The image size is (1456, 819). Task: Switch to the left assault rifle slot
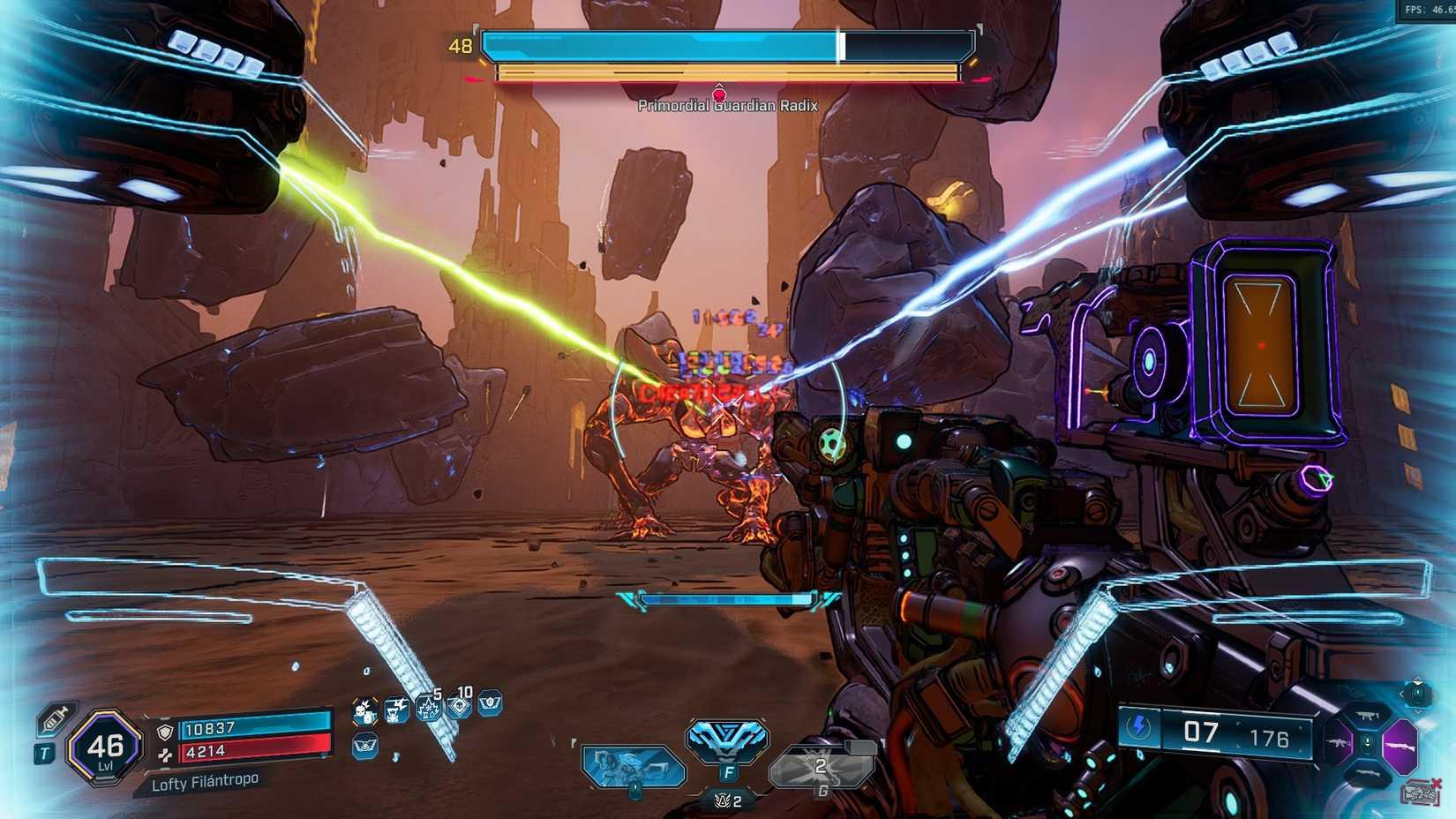tap(1339, 744)
